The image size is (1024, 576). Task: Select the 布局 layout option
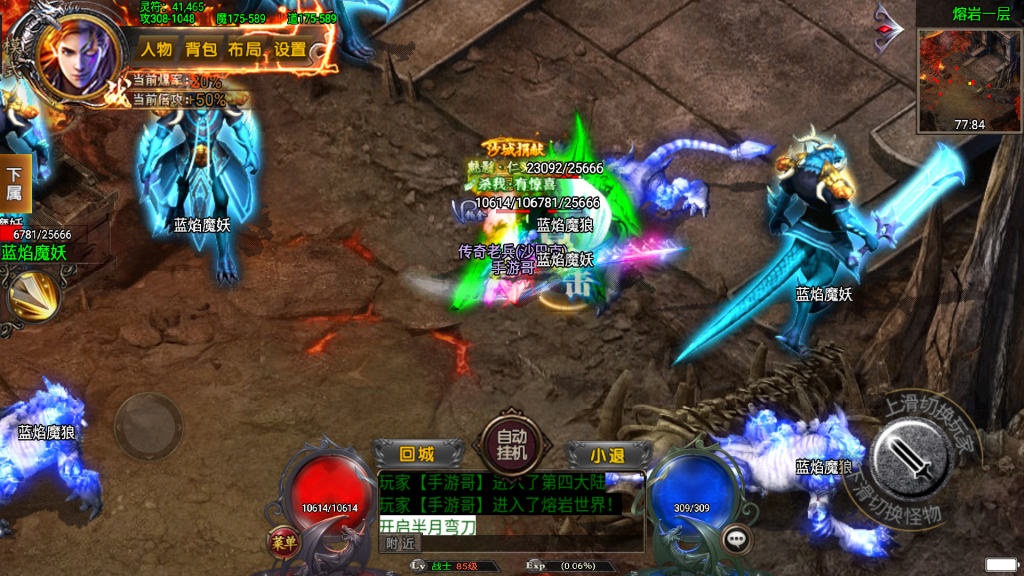tap(245, 49)
